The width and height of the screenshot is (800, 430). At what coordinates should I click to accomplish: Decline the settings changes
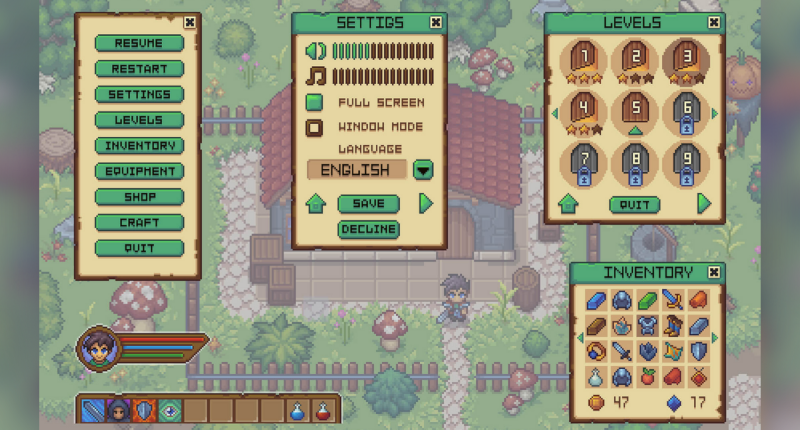[368, 229]
